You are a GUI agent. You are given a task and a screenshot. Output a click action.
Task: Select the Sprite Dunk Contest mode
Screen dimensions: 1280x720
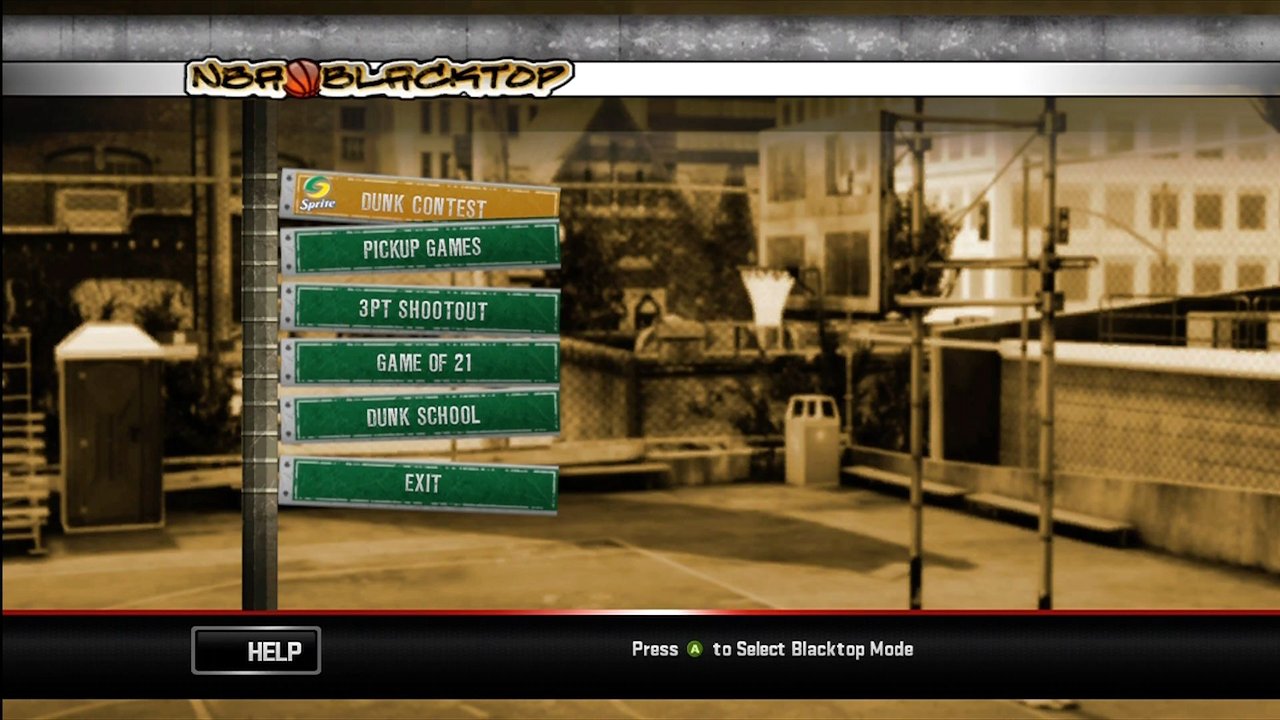(420, 200)
